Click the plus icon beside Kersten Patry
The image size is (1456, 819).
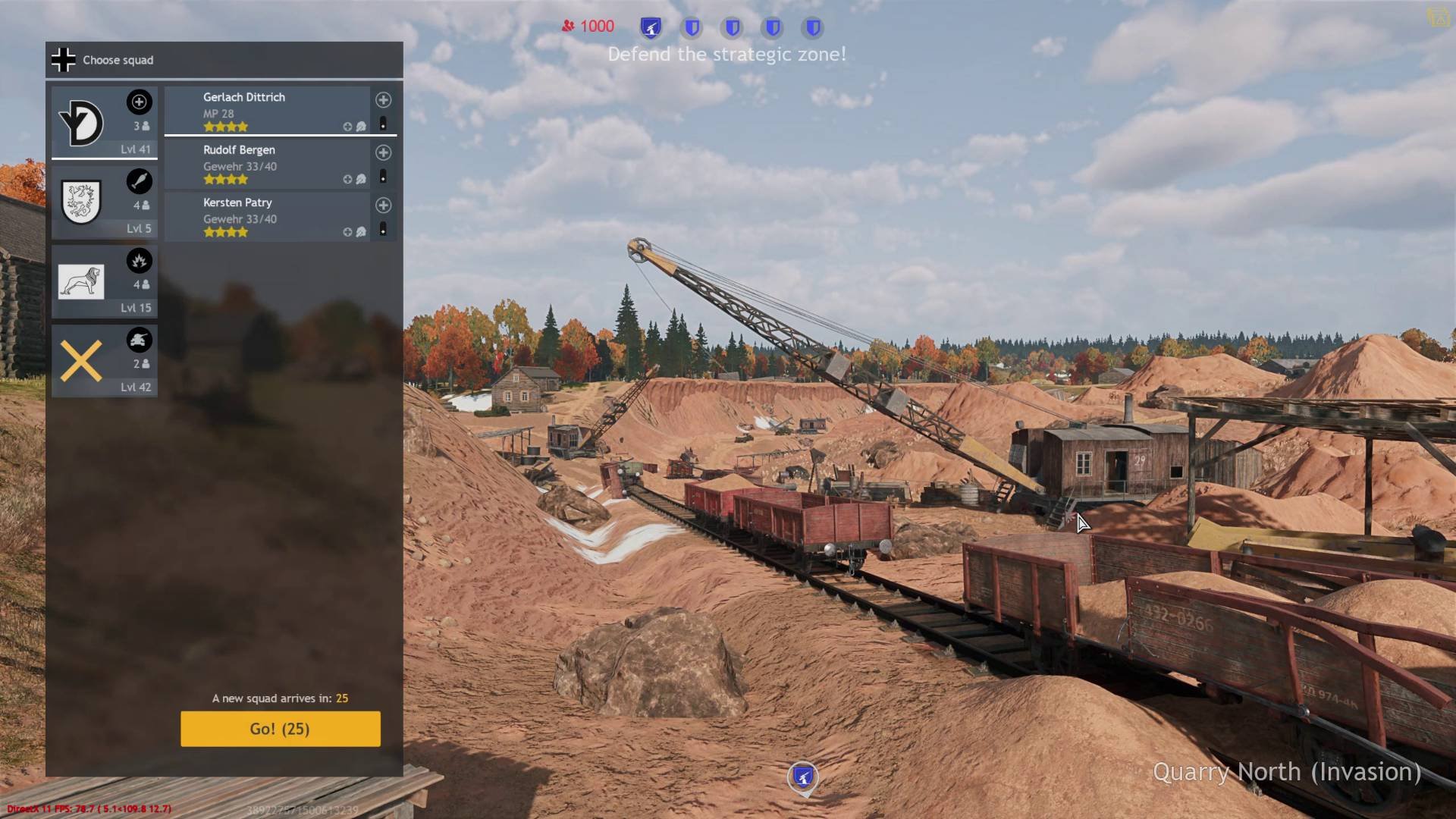click(x=384, y=206)
